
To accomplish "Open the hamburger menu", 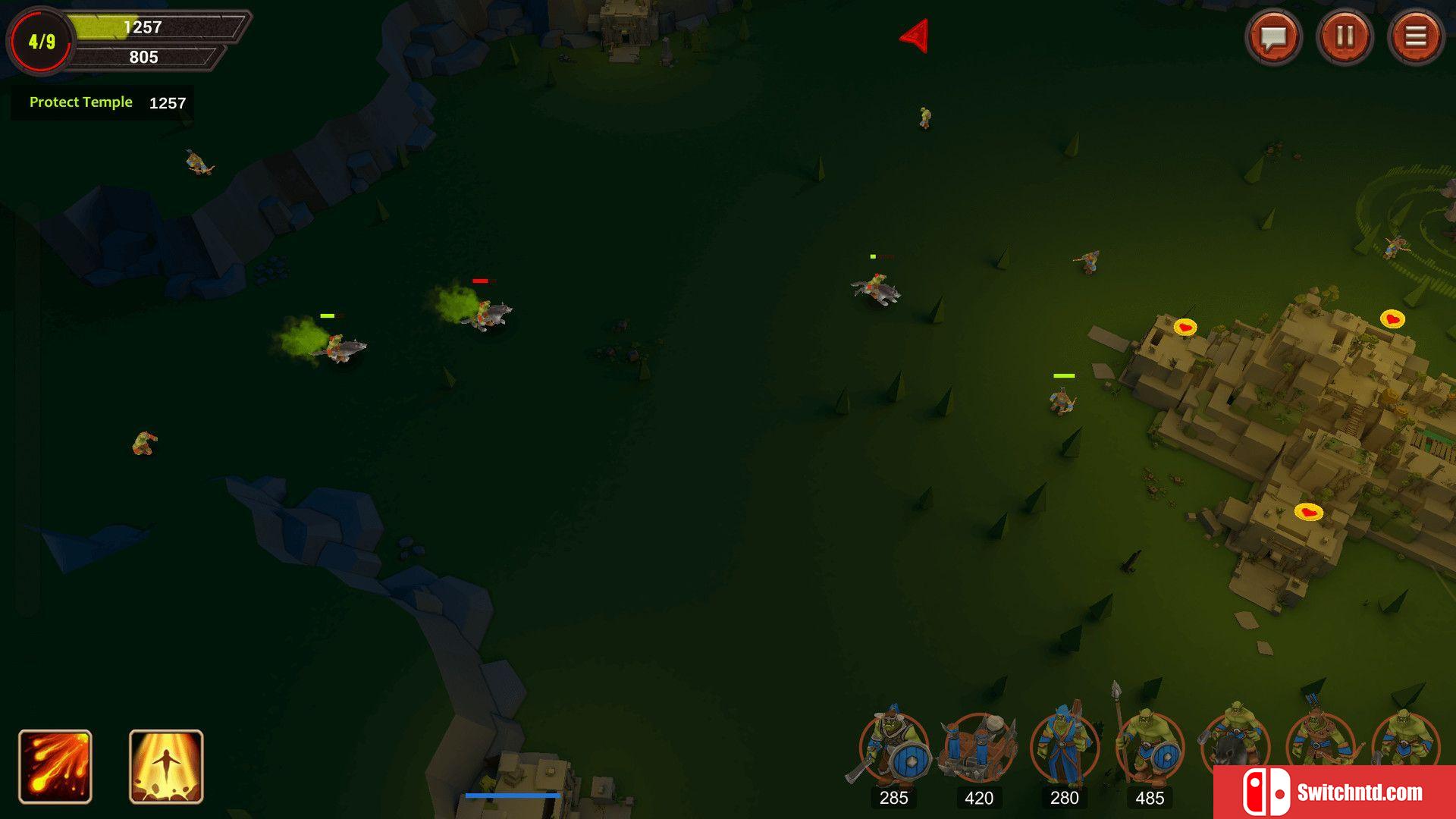I will (x=1415, y=37).
